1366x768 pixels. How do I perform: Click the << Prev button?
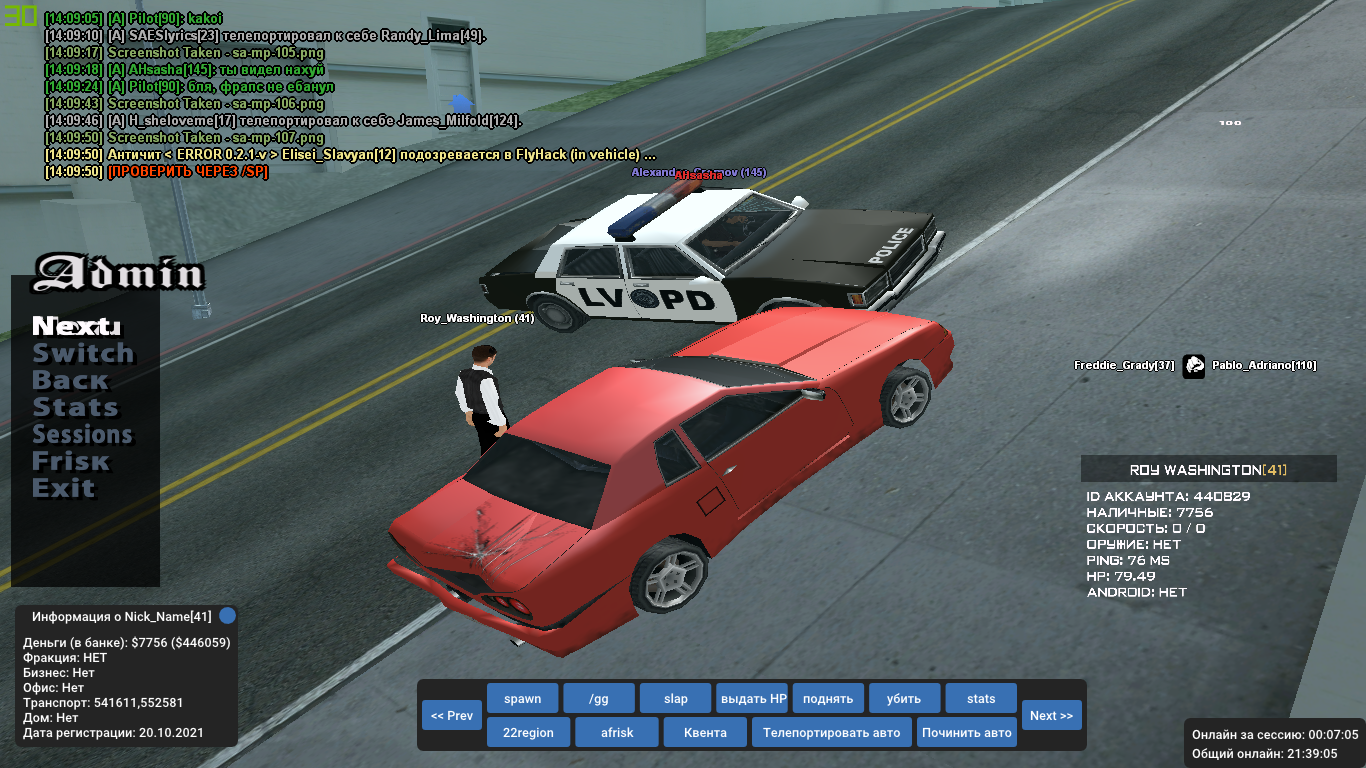(x=452, y=715)
